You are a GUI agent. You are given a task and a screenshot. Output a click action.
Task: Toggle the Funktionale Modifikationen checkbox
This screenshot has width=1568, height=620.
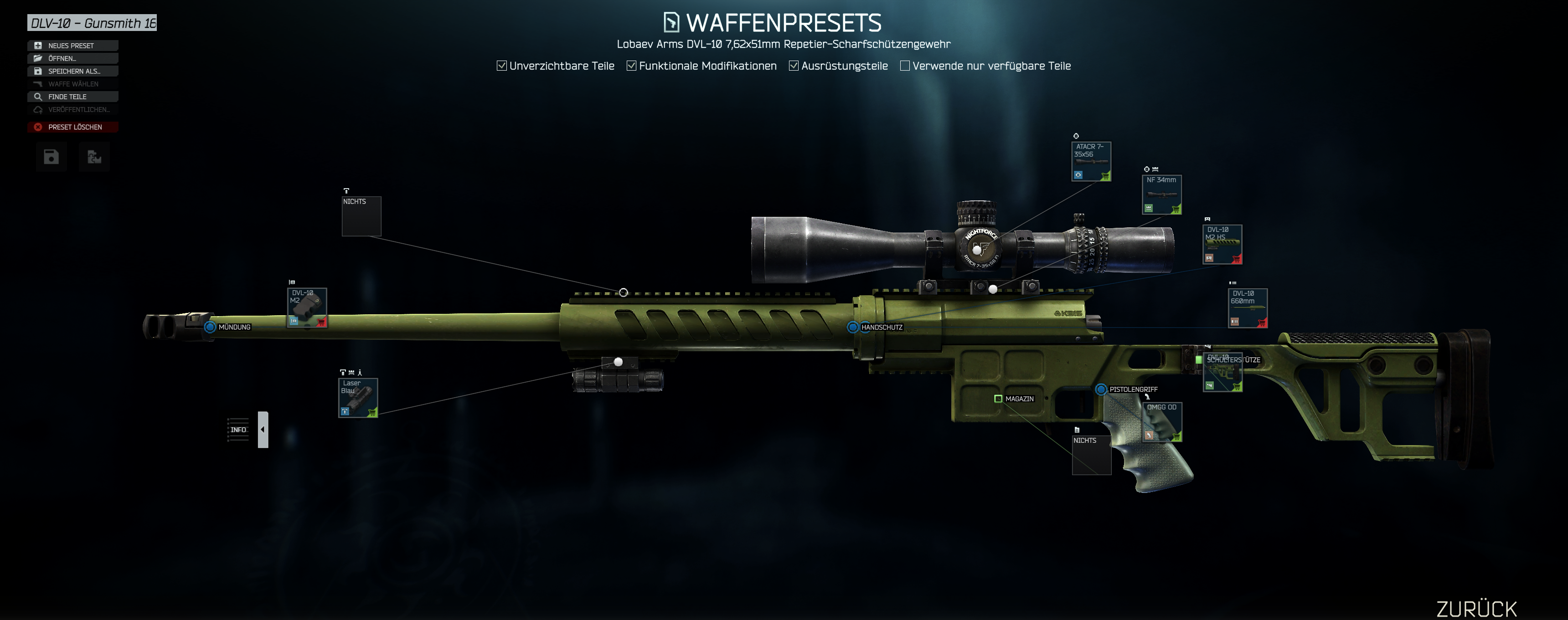(631, 66)
